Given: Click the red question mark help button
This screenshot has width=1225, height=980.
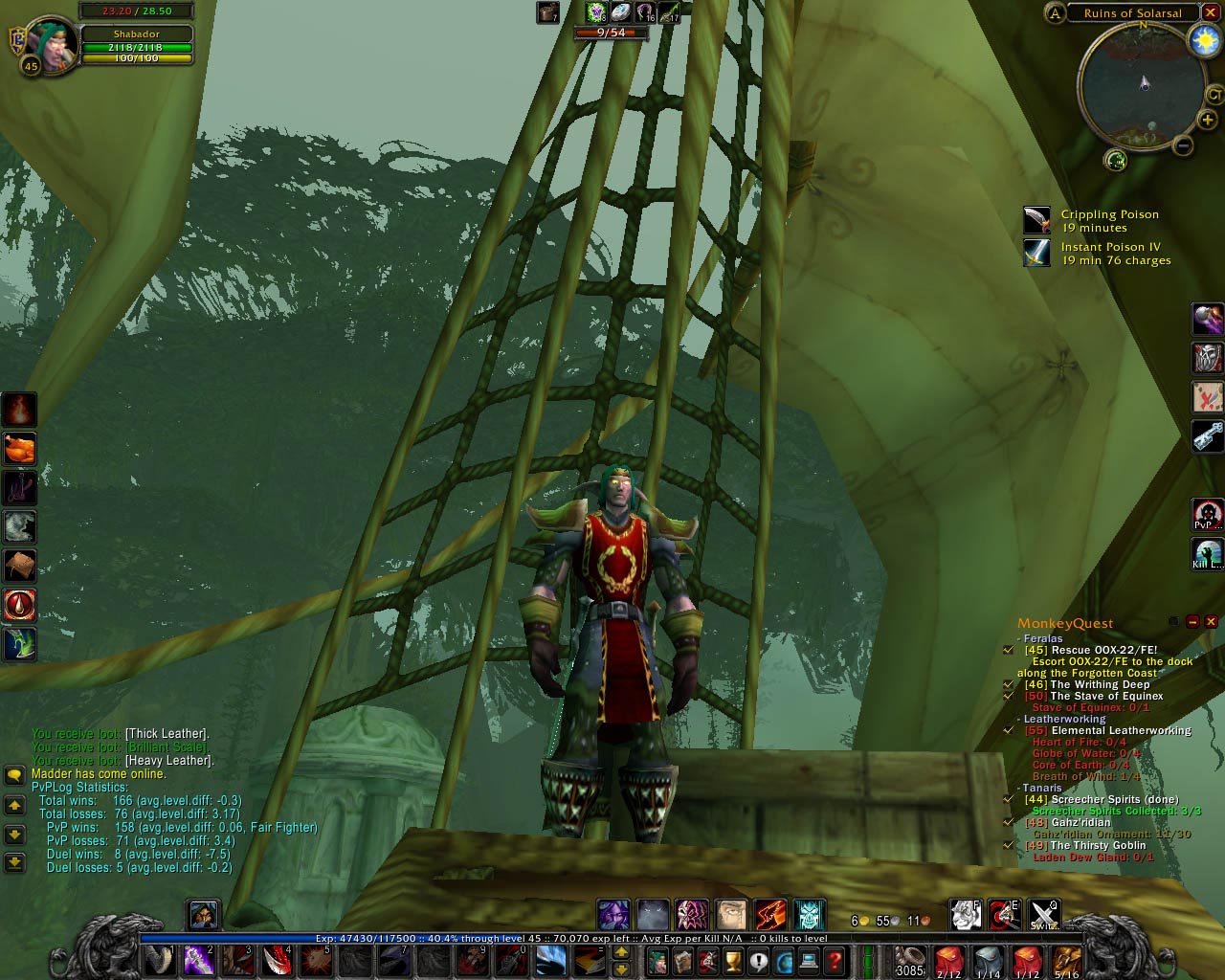Looking at the screenshot, I should tap(835, 960).
